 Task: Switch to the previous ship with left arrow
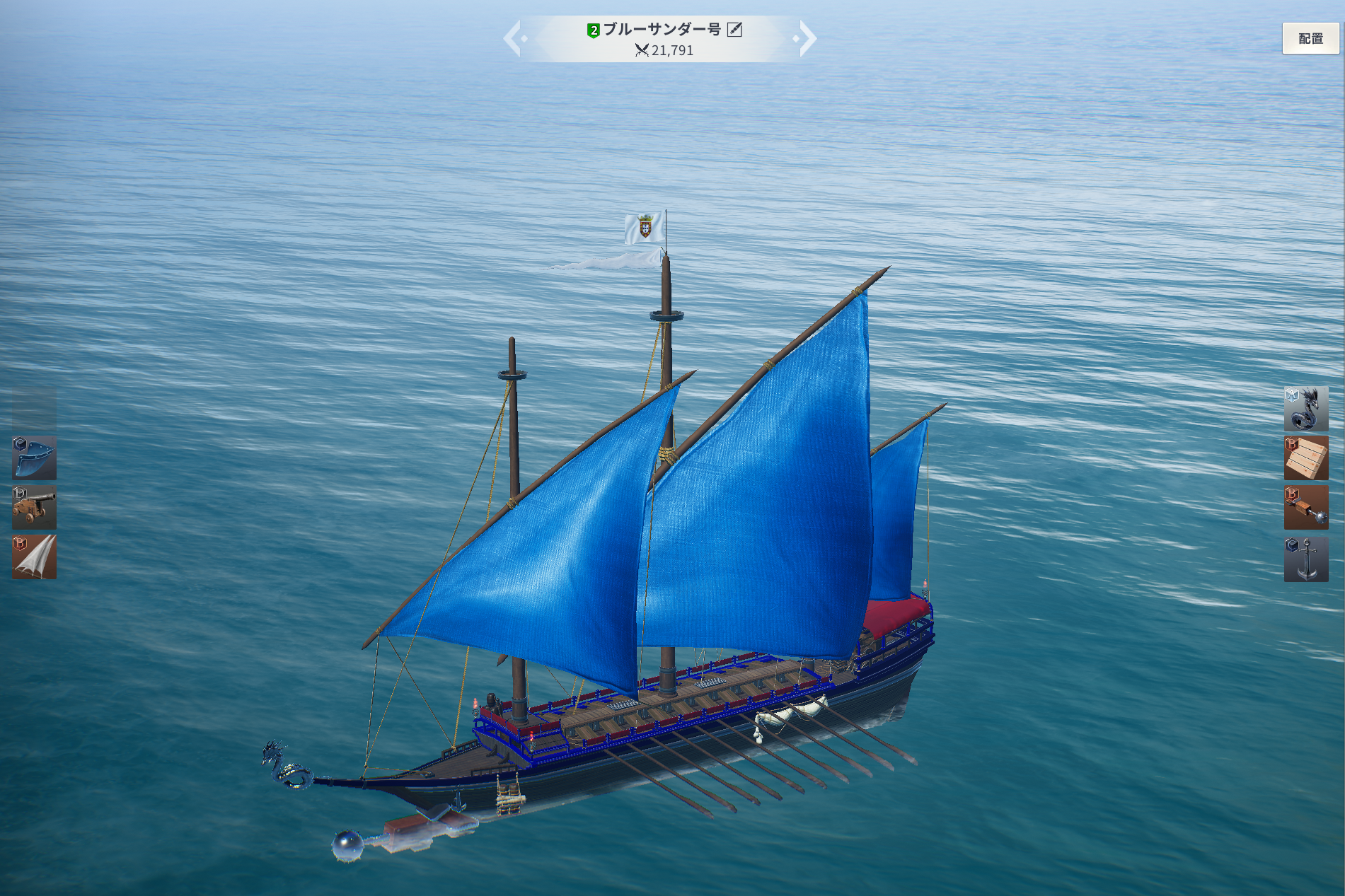point(514,38)
